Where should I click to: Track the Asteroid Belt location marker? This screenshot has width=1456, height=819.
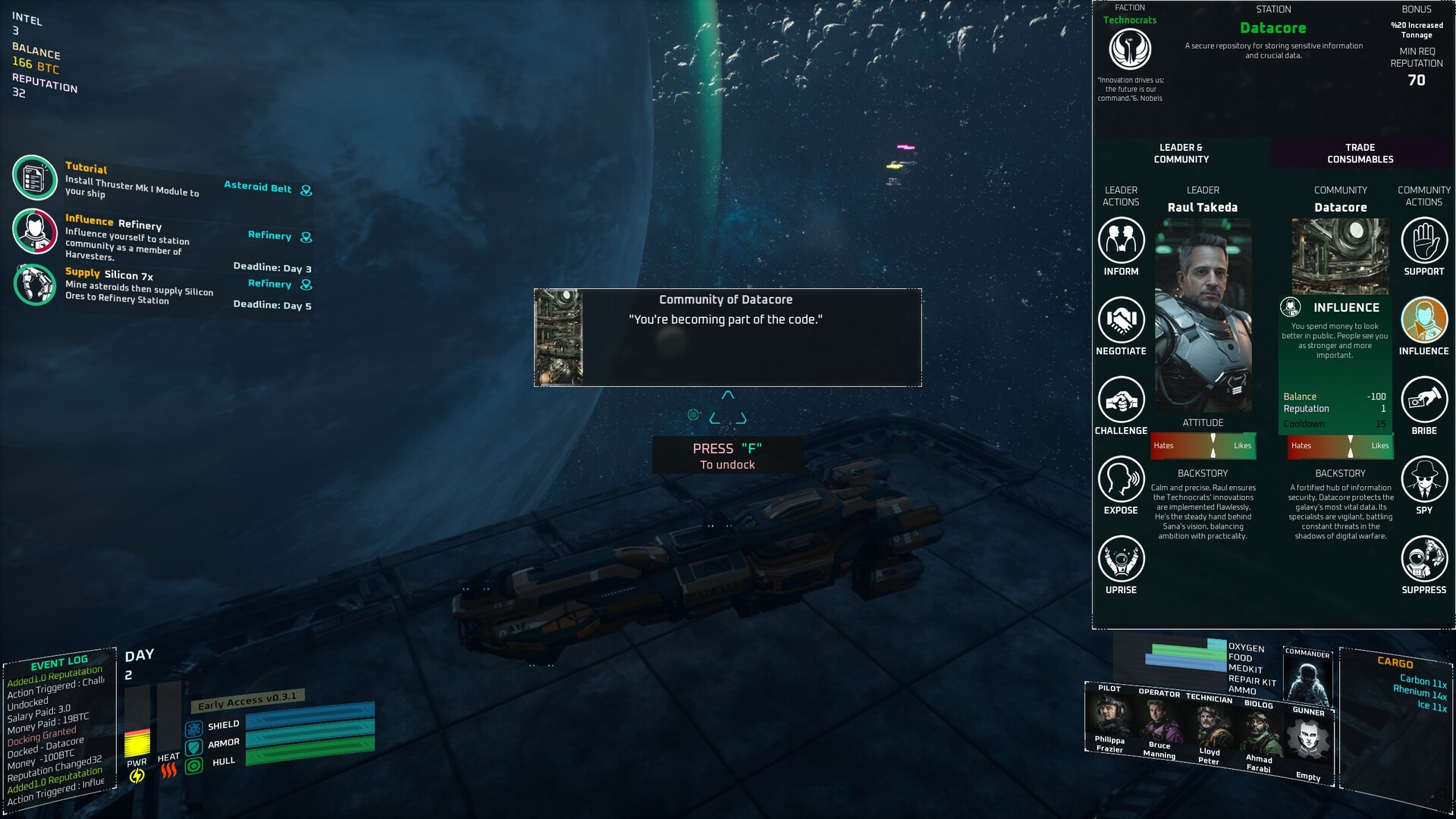(x=306, y=190)
